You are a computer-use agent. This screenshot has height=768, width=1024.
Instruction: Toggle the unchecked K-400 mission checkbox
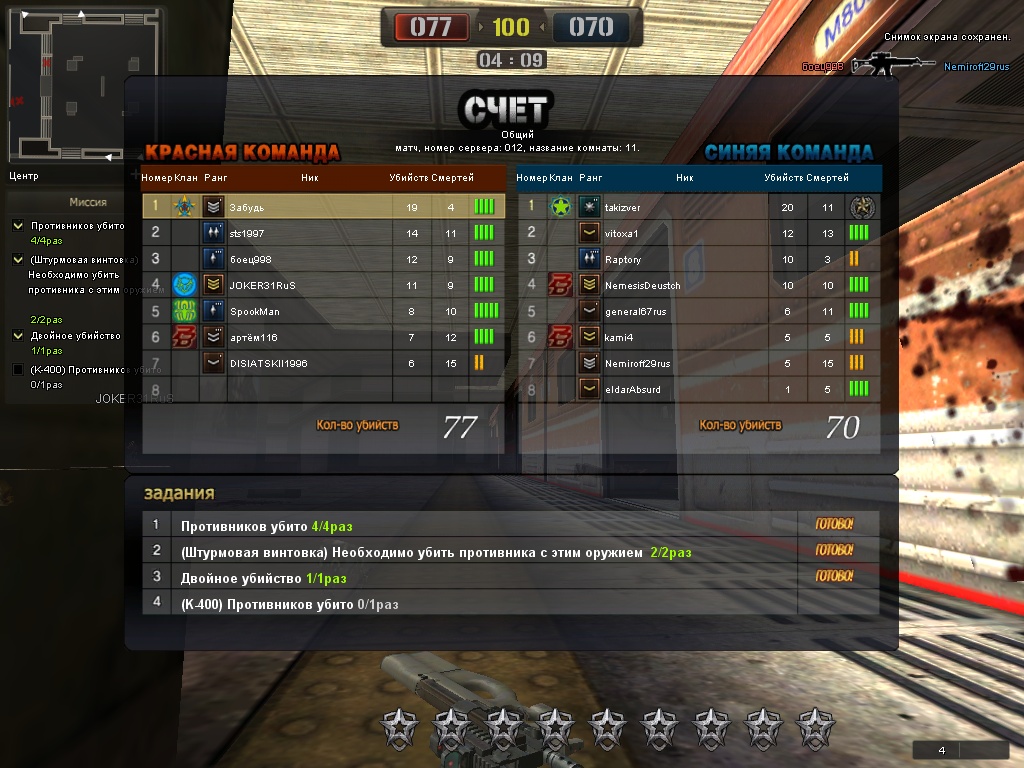point(18,370)
